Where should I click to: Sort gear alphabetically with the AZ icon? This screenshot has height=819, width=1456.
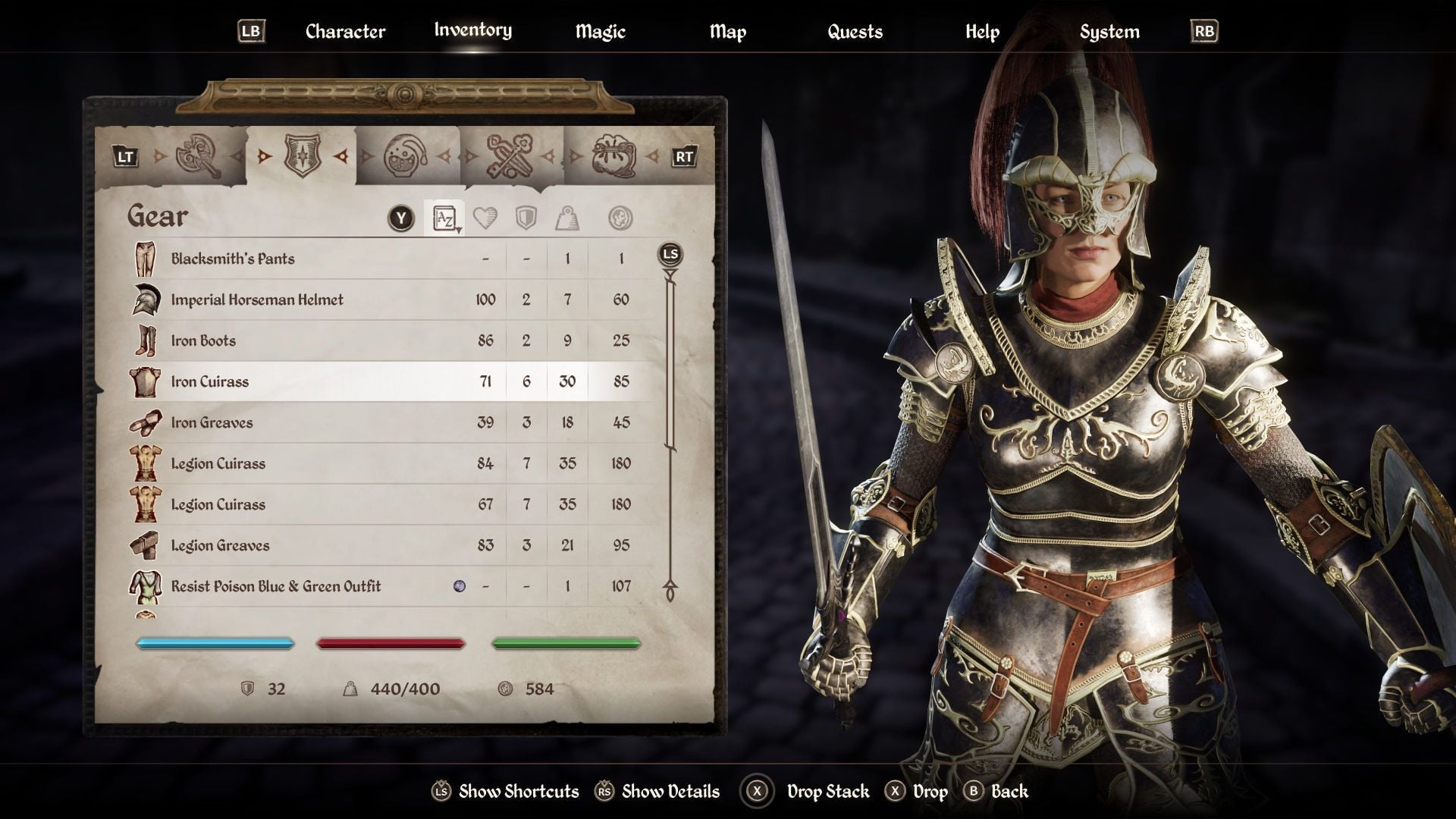(x=444, y=218)
